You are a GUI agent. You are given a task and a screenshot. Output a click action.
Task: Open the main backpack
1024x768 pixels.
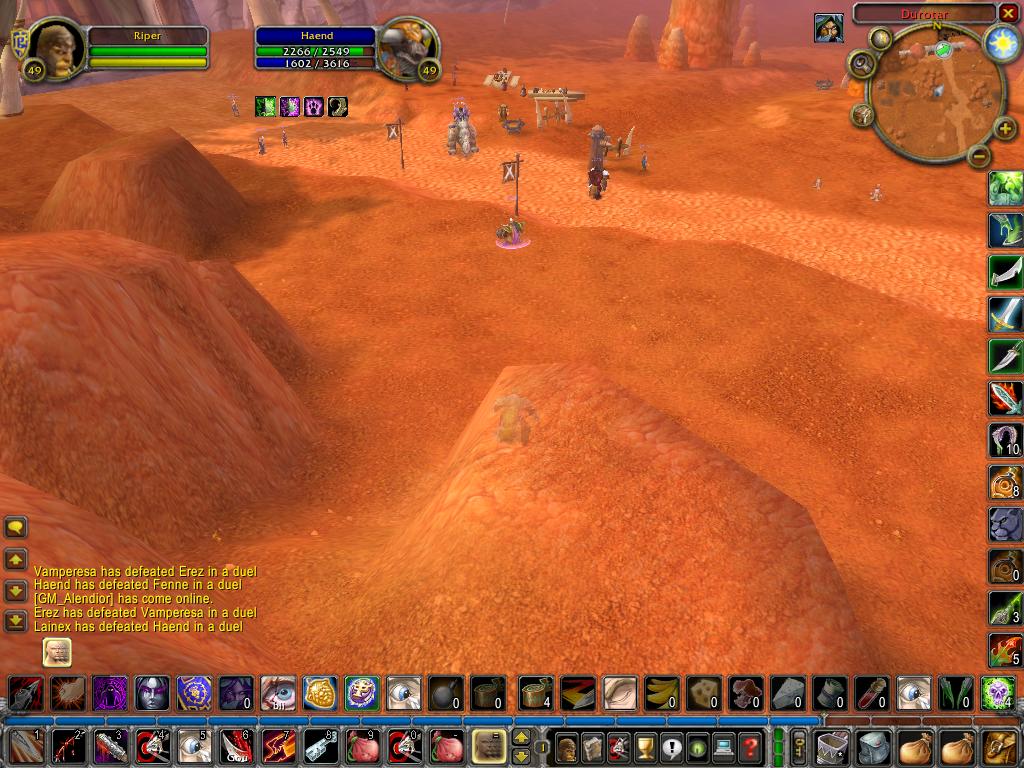(999, 746)
